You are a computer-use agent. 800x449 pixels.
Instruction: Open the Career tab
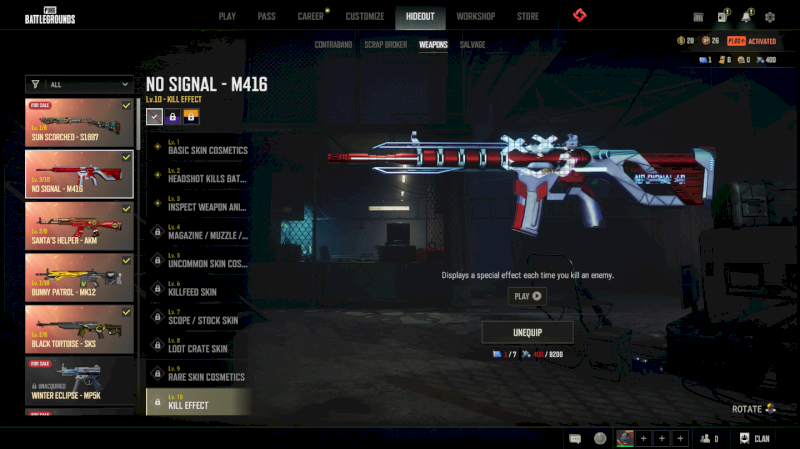310,17
